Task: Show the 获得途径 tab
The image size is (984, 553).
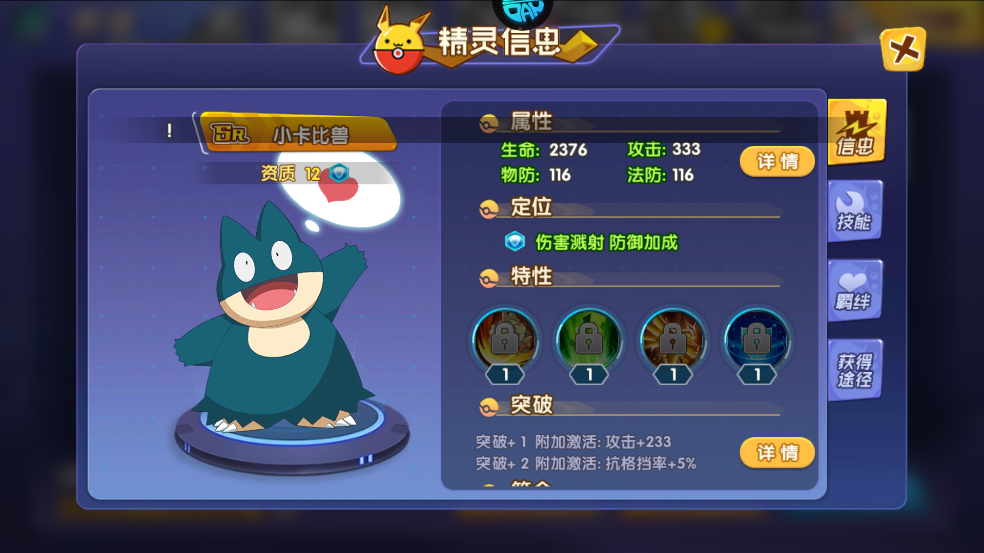Action: tap(854, 370)
